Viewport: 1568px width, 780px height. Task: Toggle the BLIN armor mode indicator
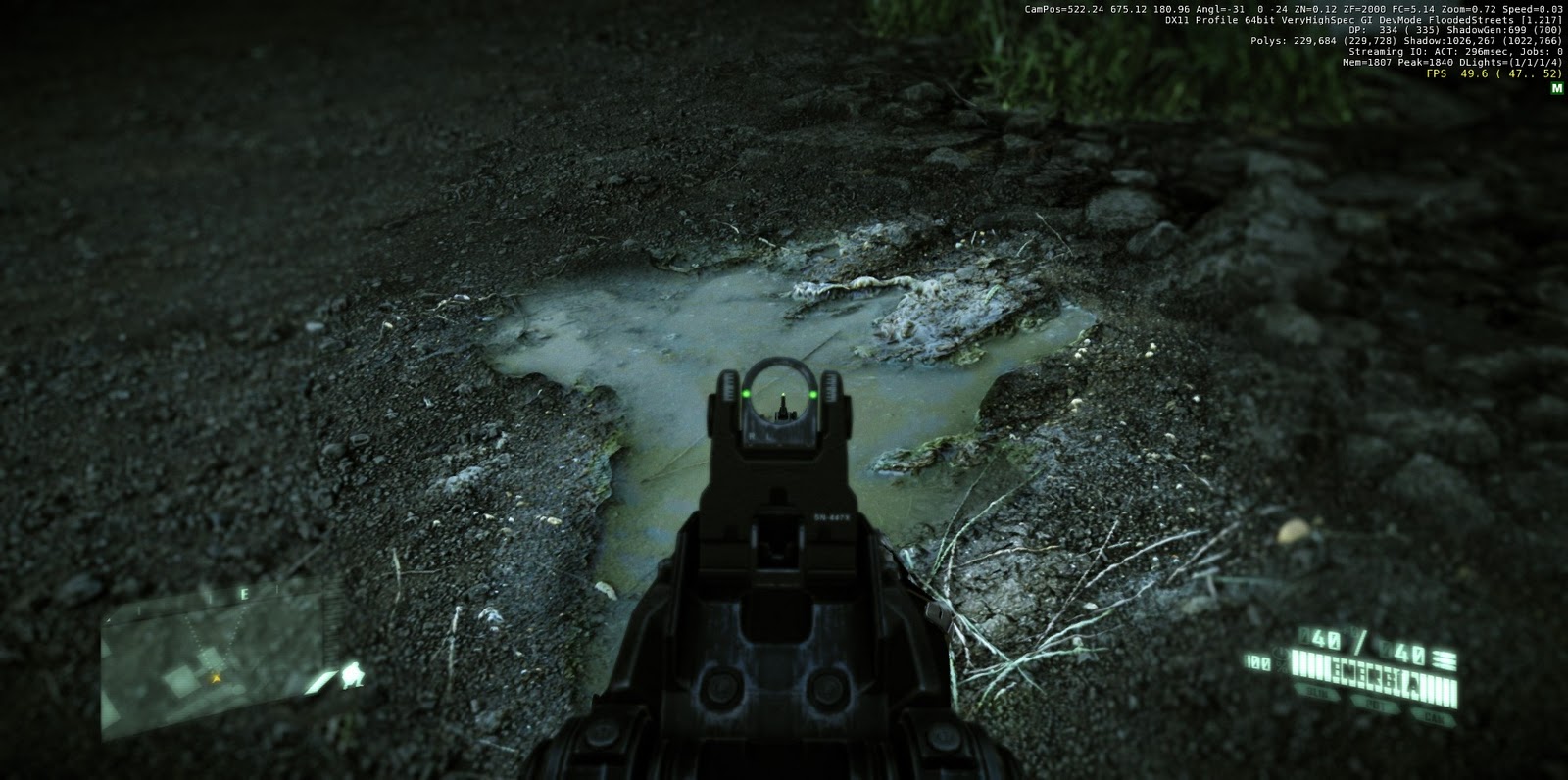[1318, 693]
